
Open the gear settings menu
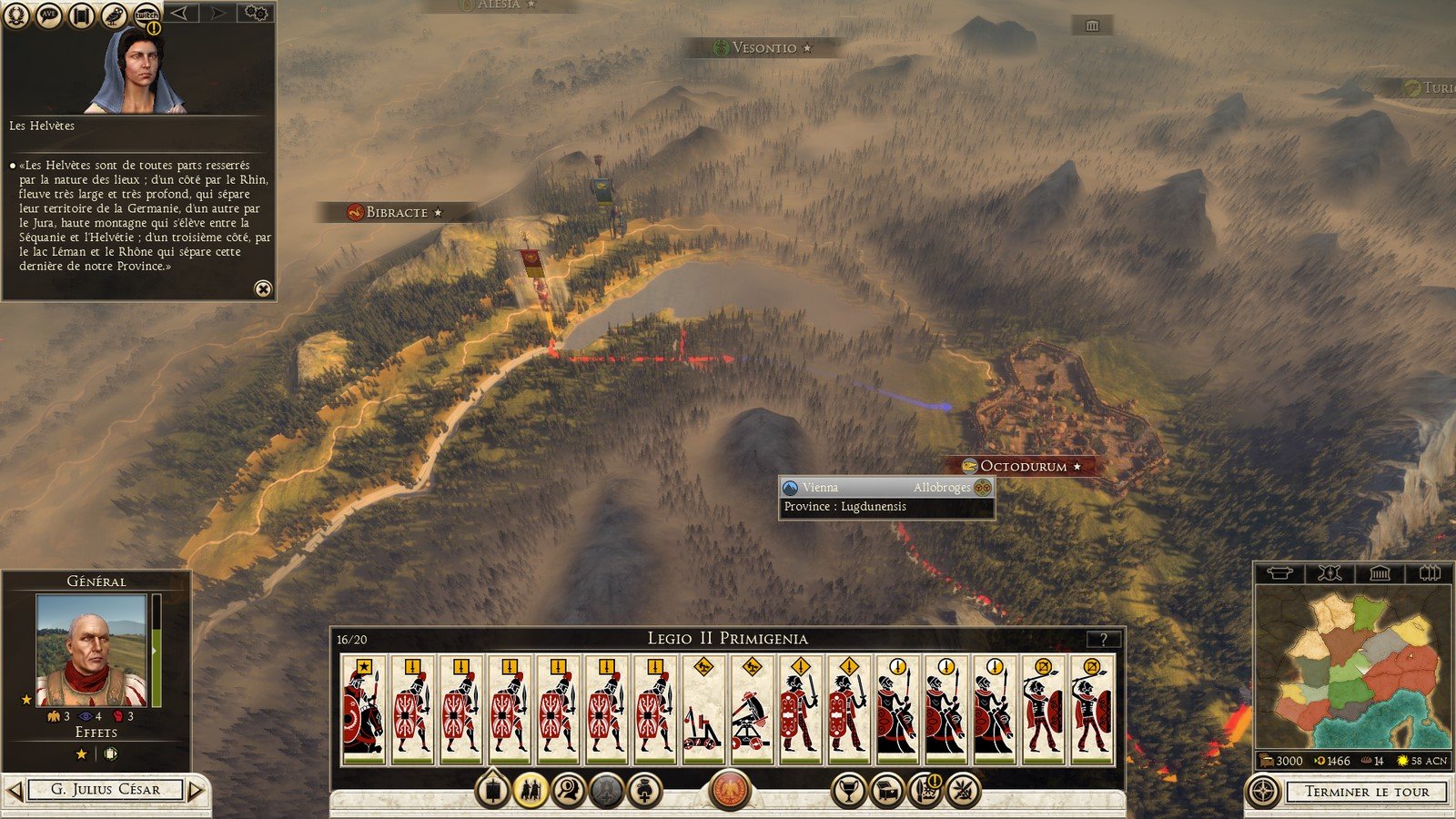tap(256, 13)
